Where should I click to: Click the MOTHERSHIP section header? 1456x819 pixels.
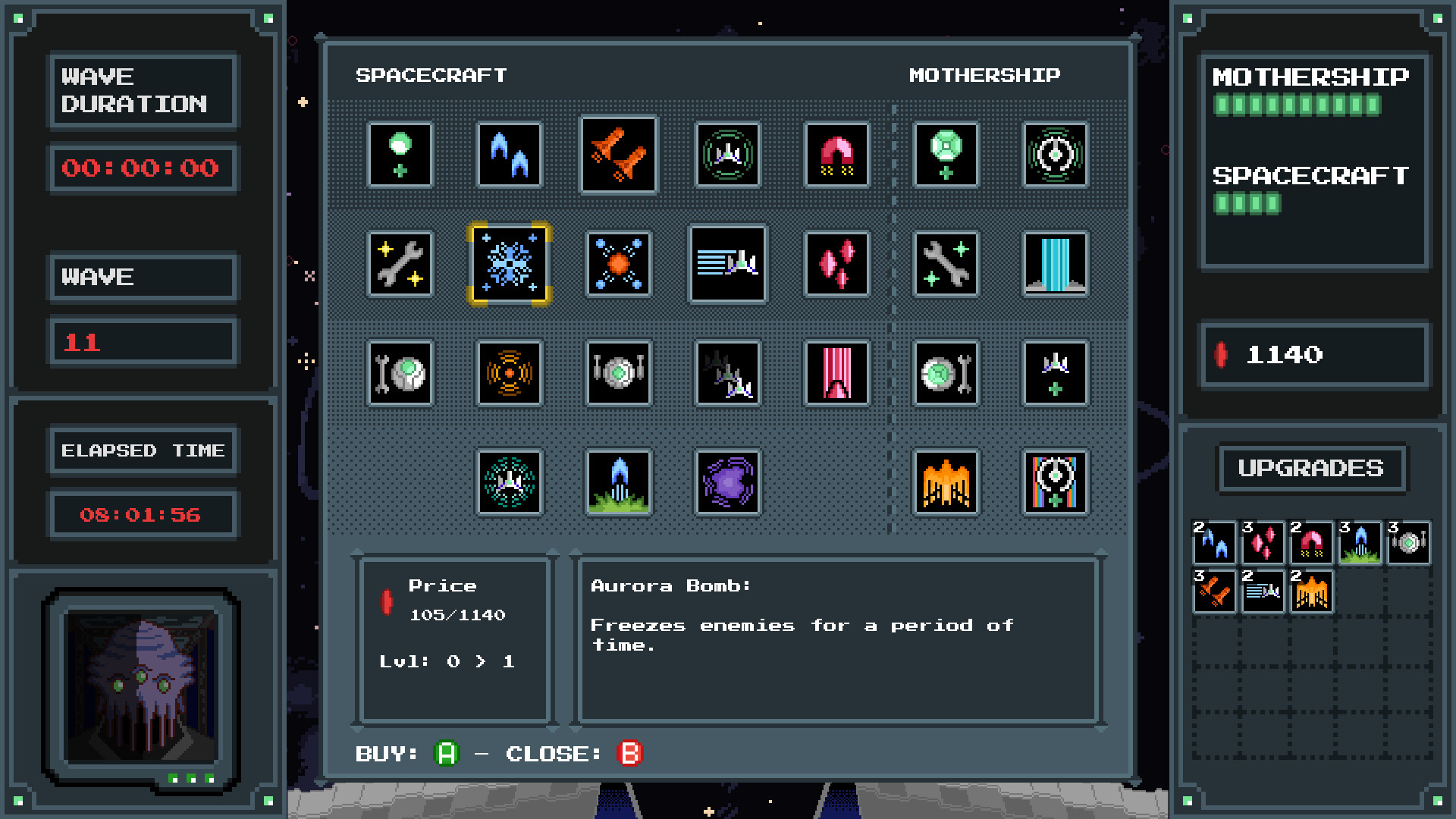pyautogui.click(x=985, y=74)
